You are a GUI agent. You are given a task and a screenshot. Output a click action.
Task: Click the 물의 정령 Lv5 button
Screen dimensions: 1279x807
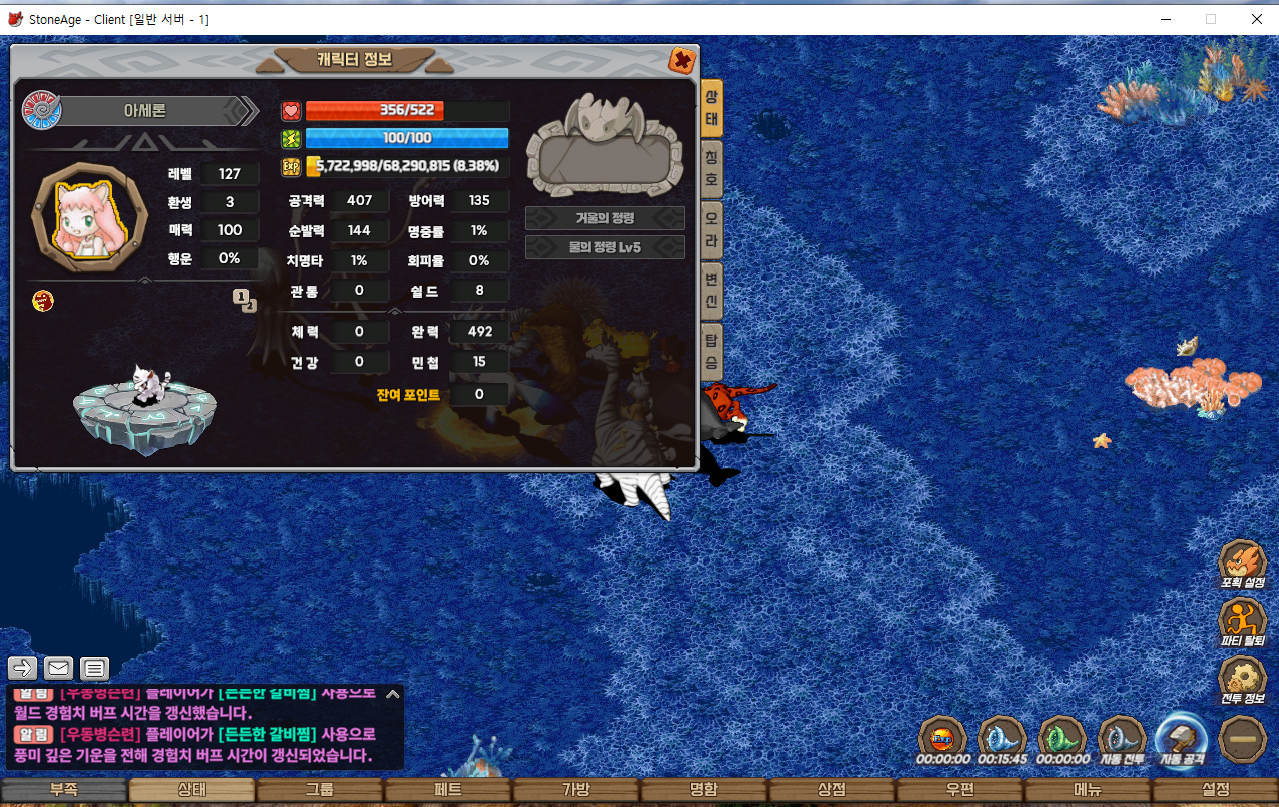(x=604, y=247)
